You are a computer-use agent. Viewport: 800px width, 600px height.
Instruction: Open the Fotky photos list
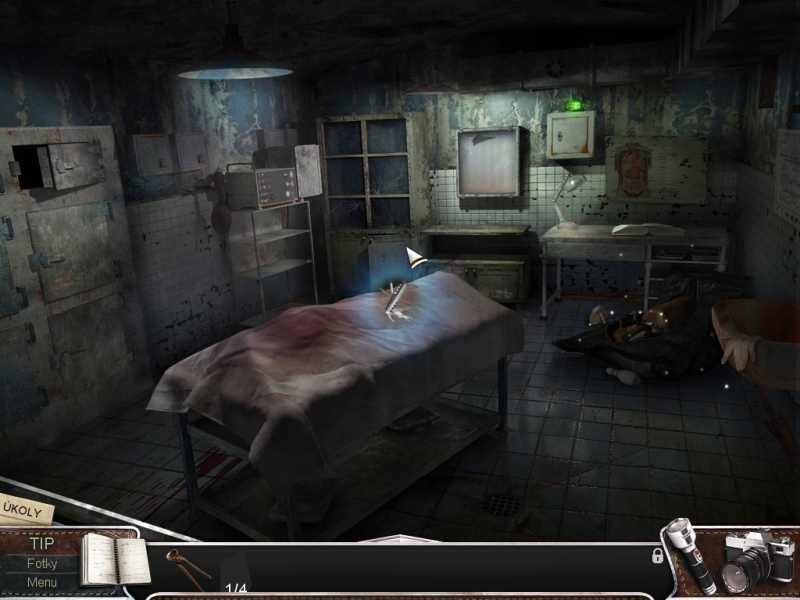coord(42,564)
